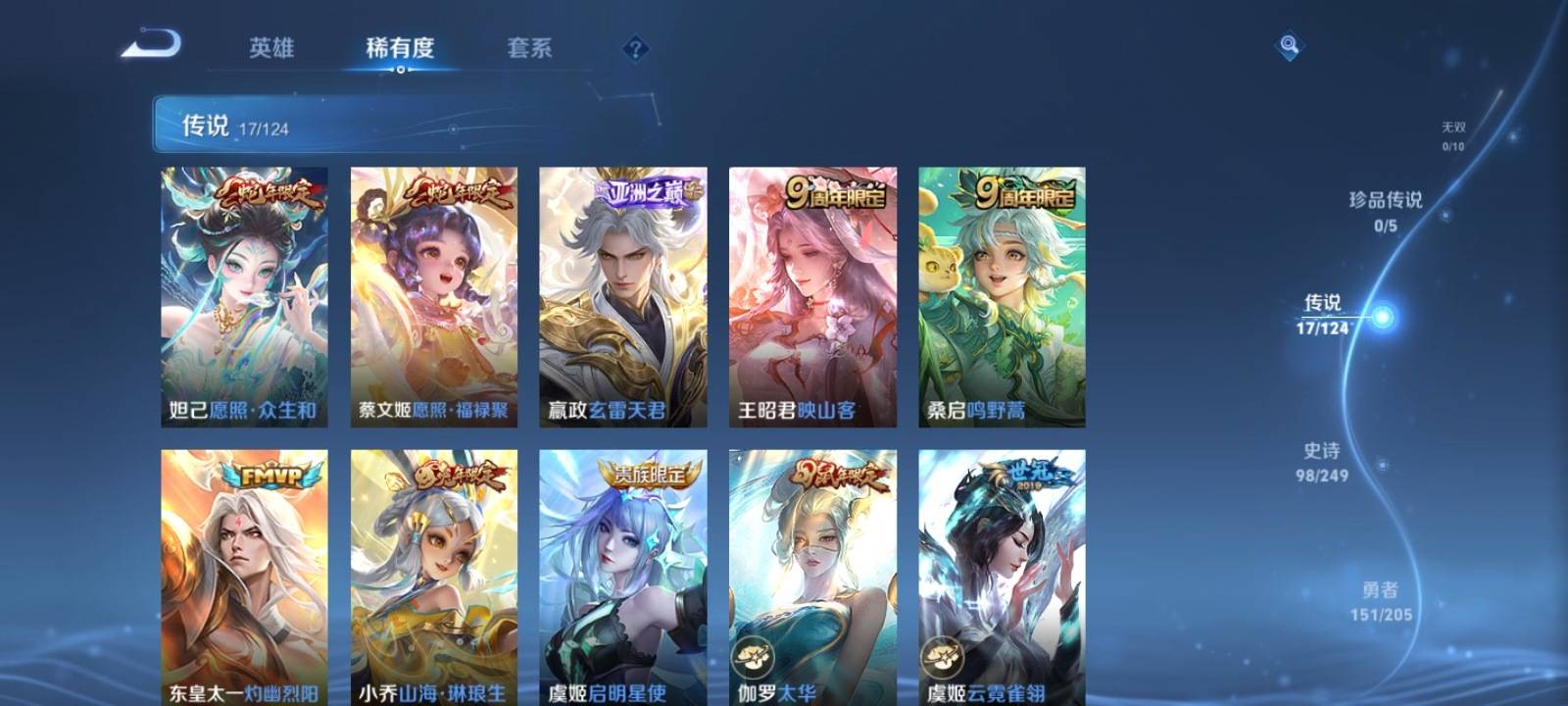
Task: Open the question mark help icon
Action: pos(635,48)
